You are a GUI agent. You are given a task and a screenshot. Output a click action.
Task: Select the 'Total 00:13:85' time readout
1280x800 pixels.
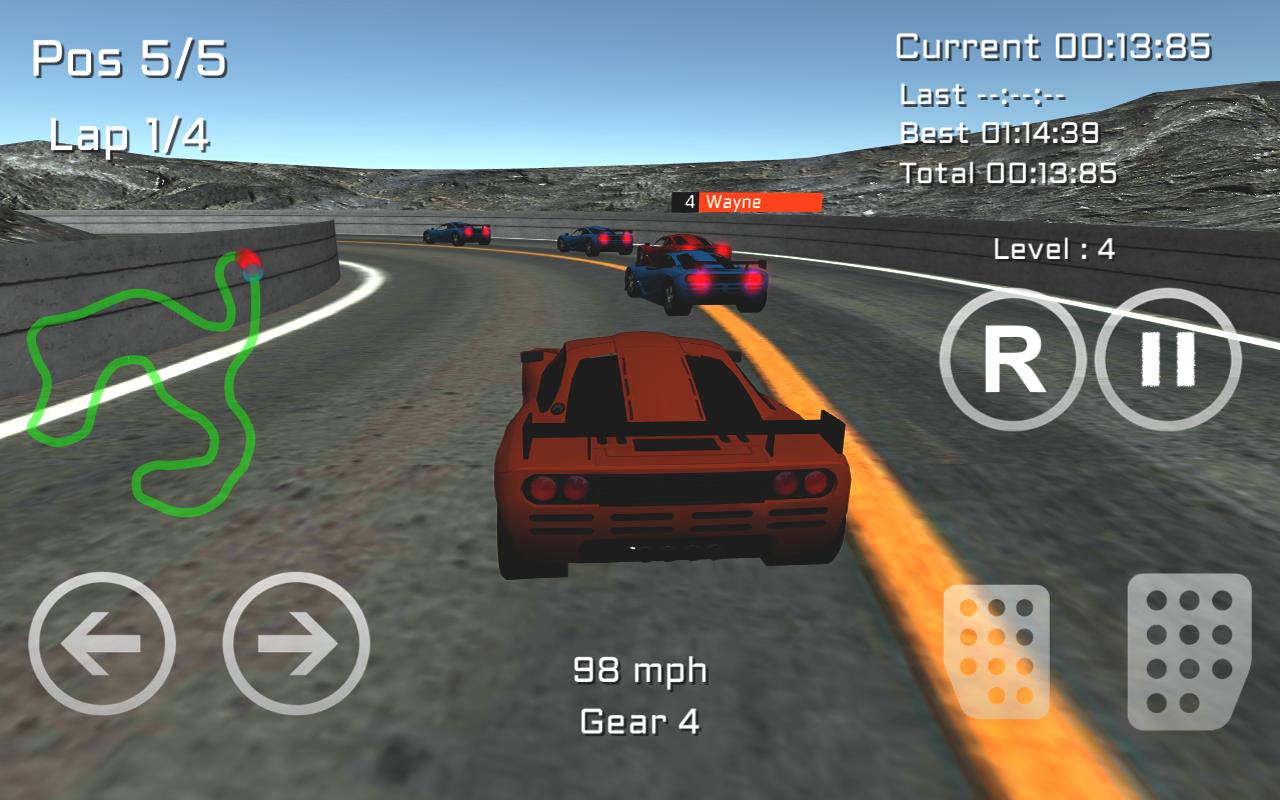(1009, 174)
